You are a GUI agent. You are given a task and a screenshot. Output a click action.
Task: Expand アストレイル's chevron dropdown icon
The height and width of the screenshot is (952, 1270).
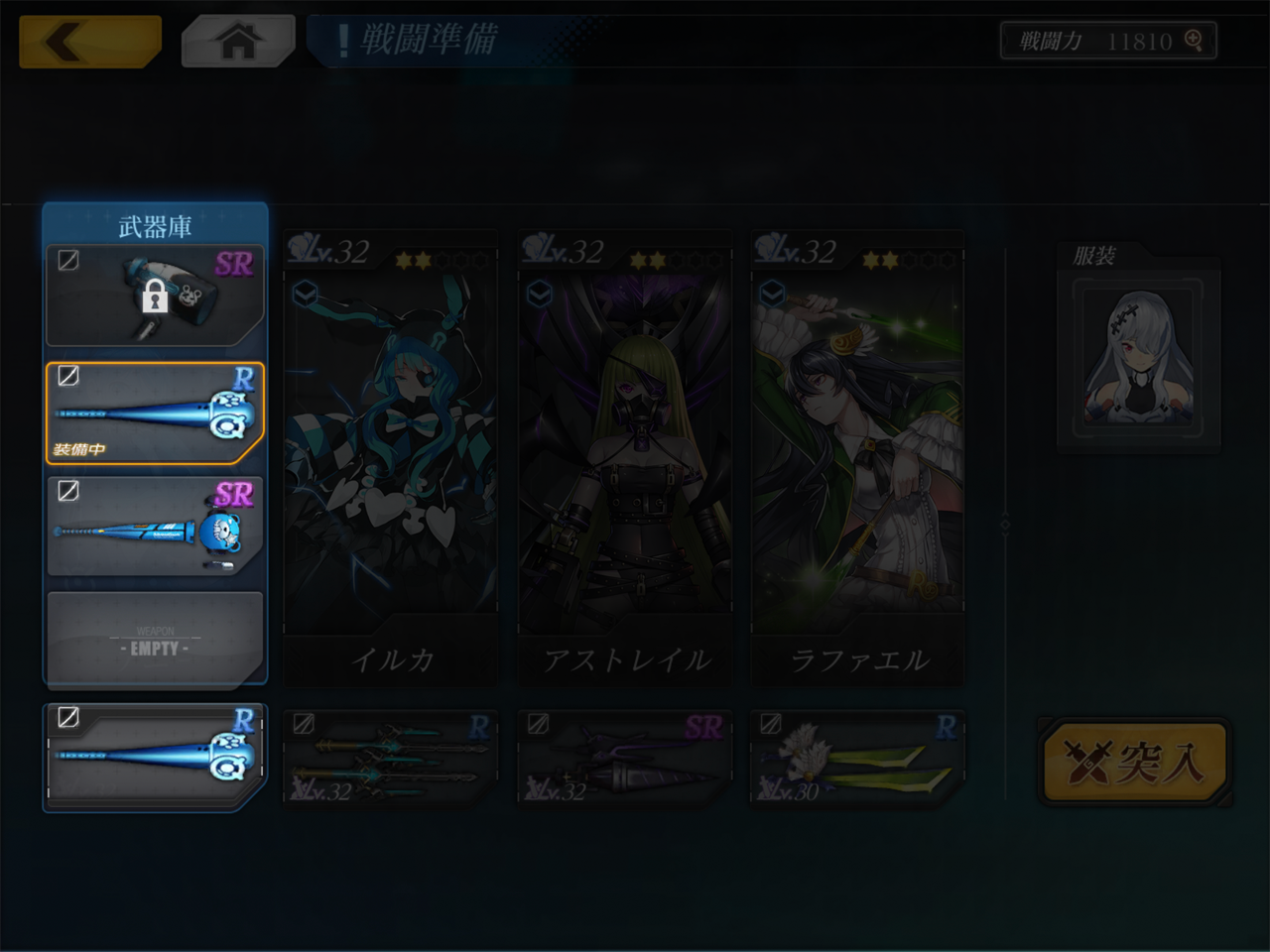539,294
